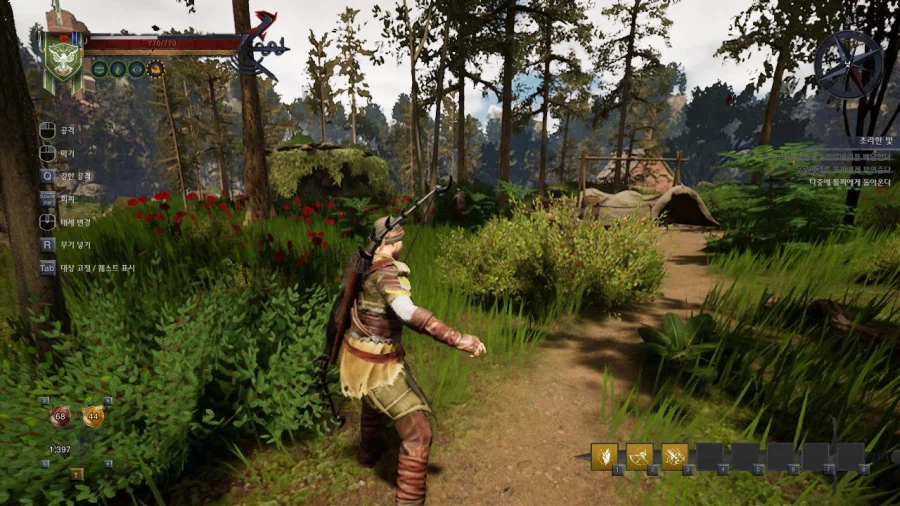Use the bow shot skill in slot 2
The width and height of the screenshot is (900, 506).
[639, 456]
